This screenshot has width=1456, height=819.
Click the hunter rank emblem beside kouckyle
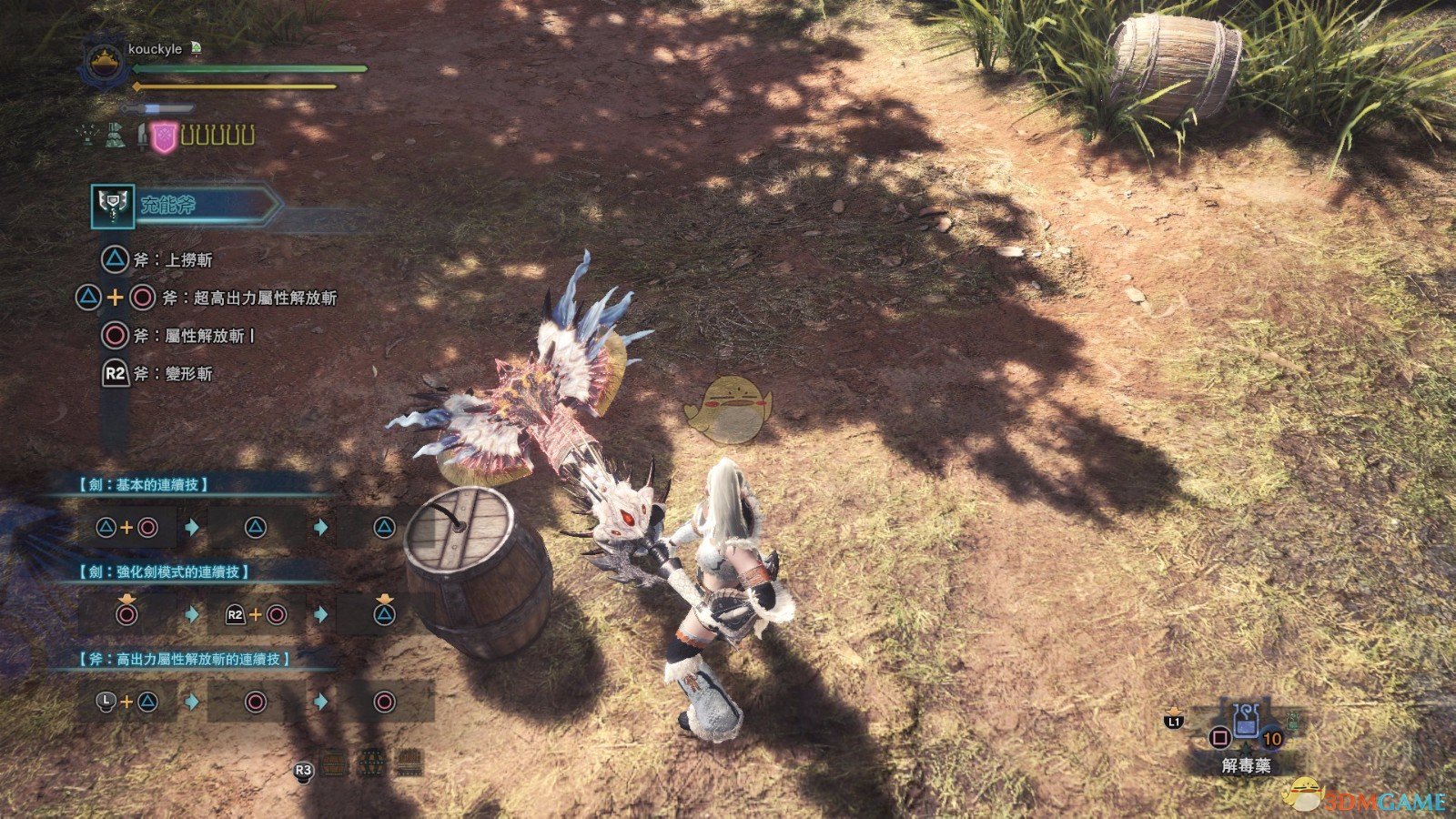pos(101,62)
